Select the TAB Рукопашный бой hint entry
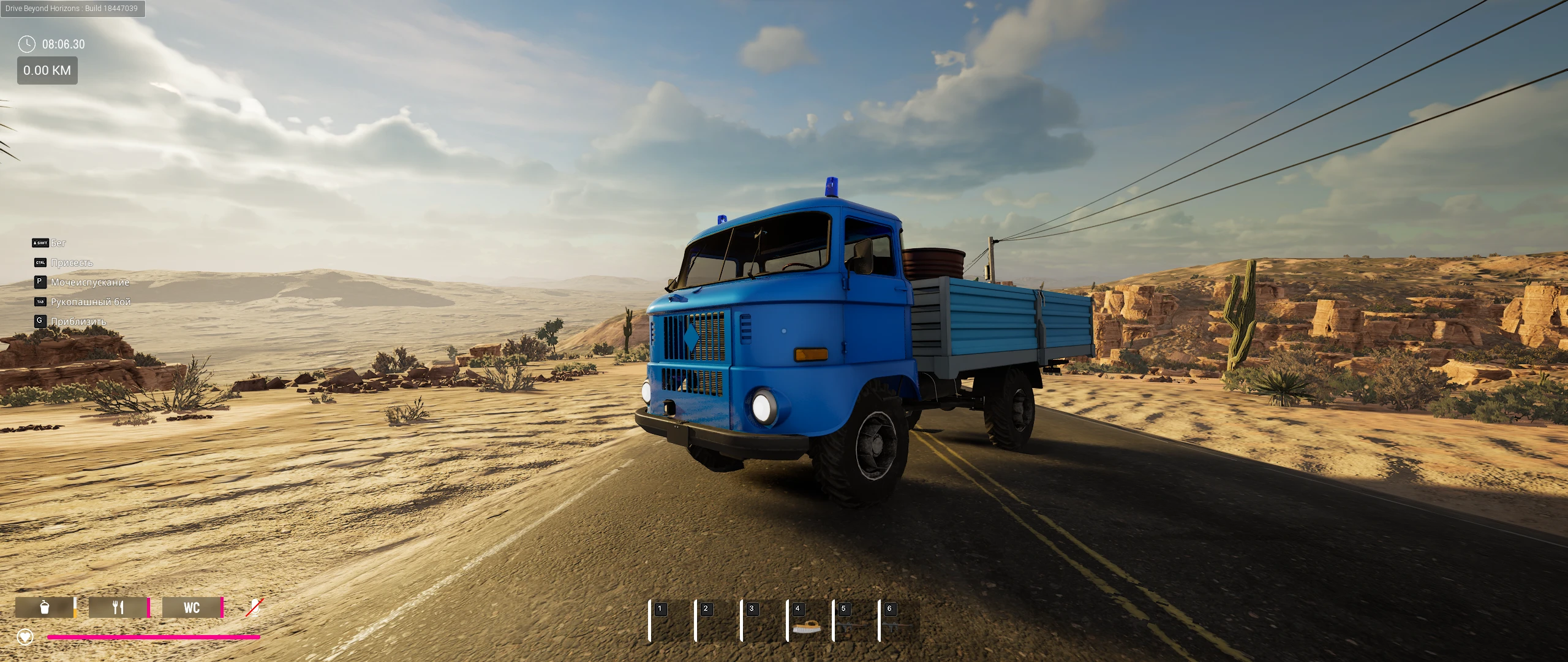 click(39, 302)
